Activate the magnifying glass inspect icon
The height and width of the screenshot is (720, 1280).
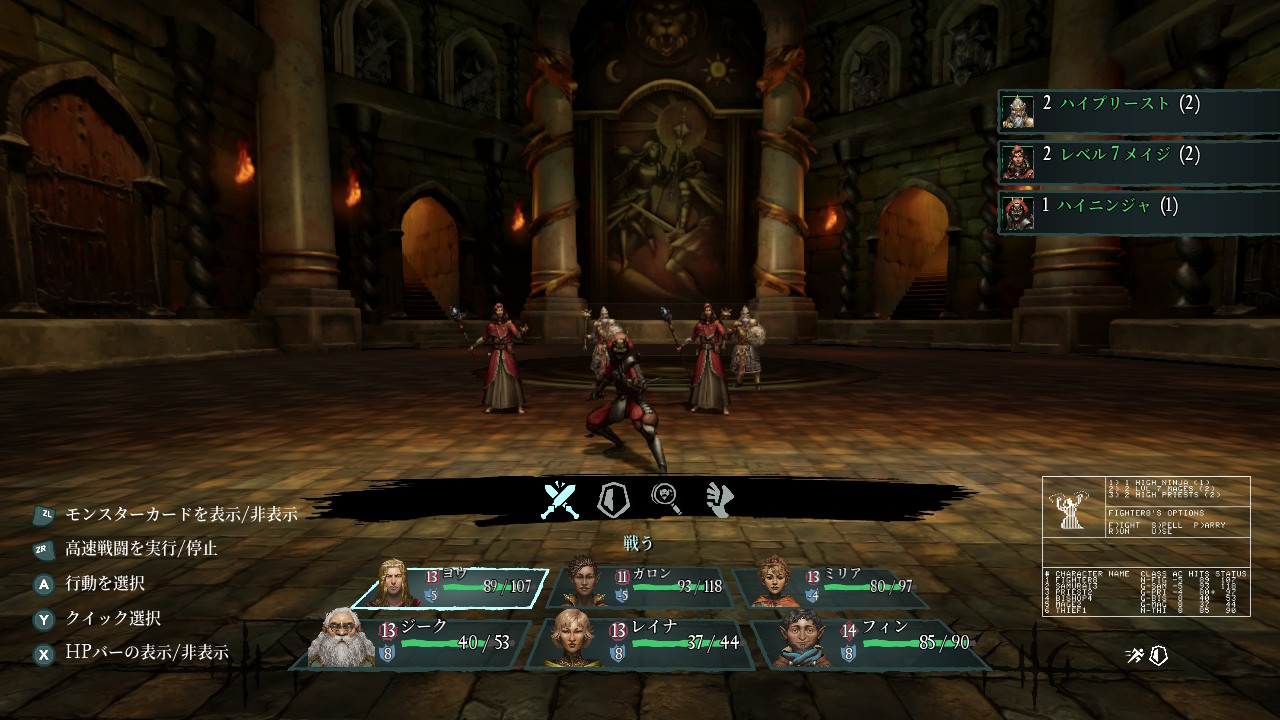coord(667,498)
